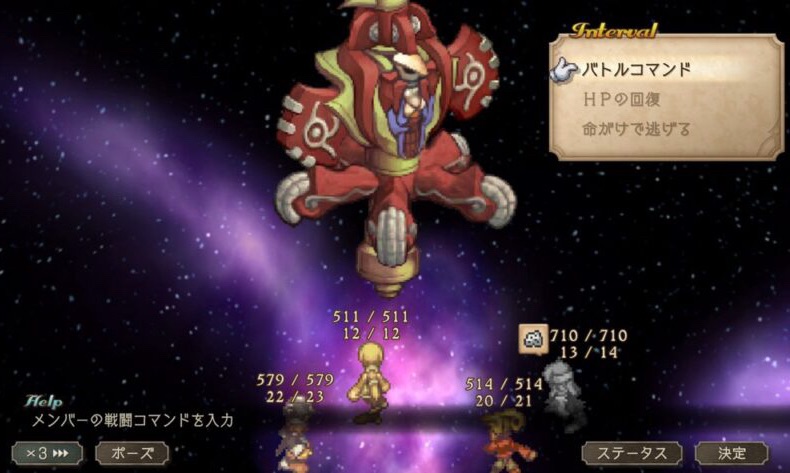
Task: Select バトルコマンド in the Interval menu
Action: click(637, 71)
